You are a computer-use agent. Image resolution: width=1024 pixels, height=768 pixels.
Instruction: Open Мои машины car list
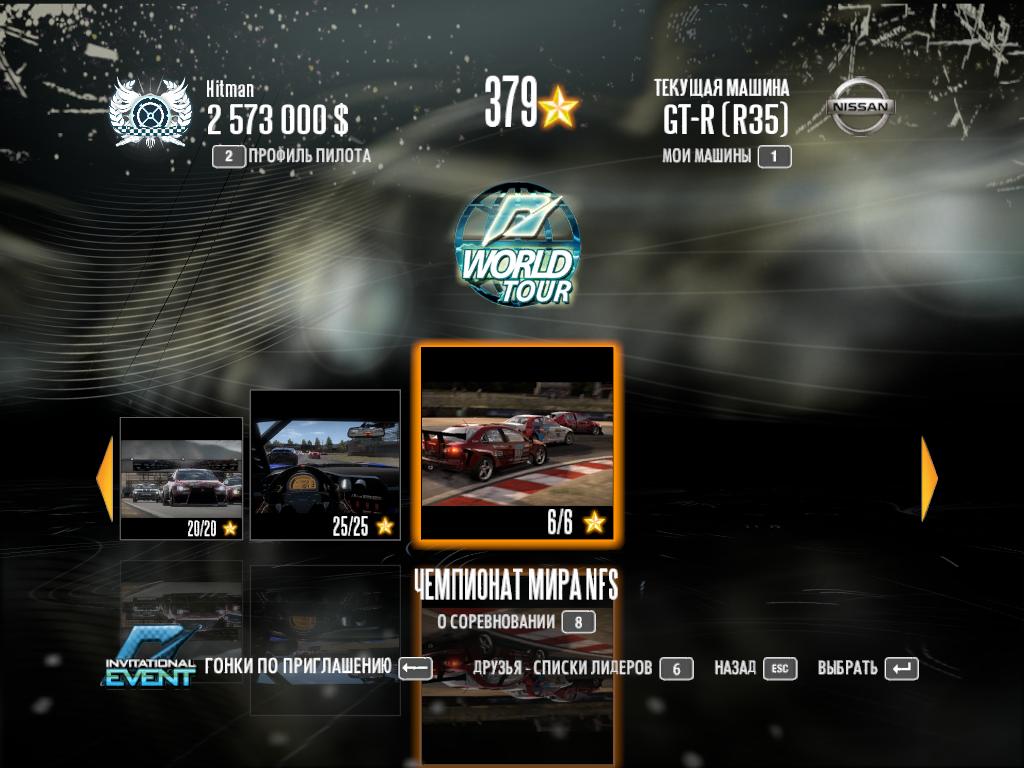click(726, 156)
